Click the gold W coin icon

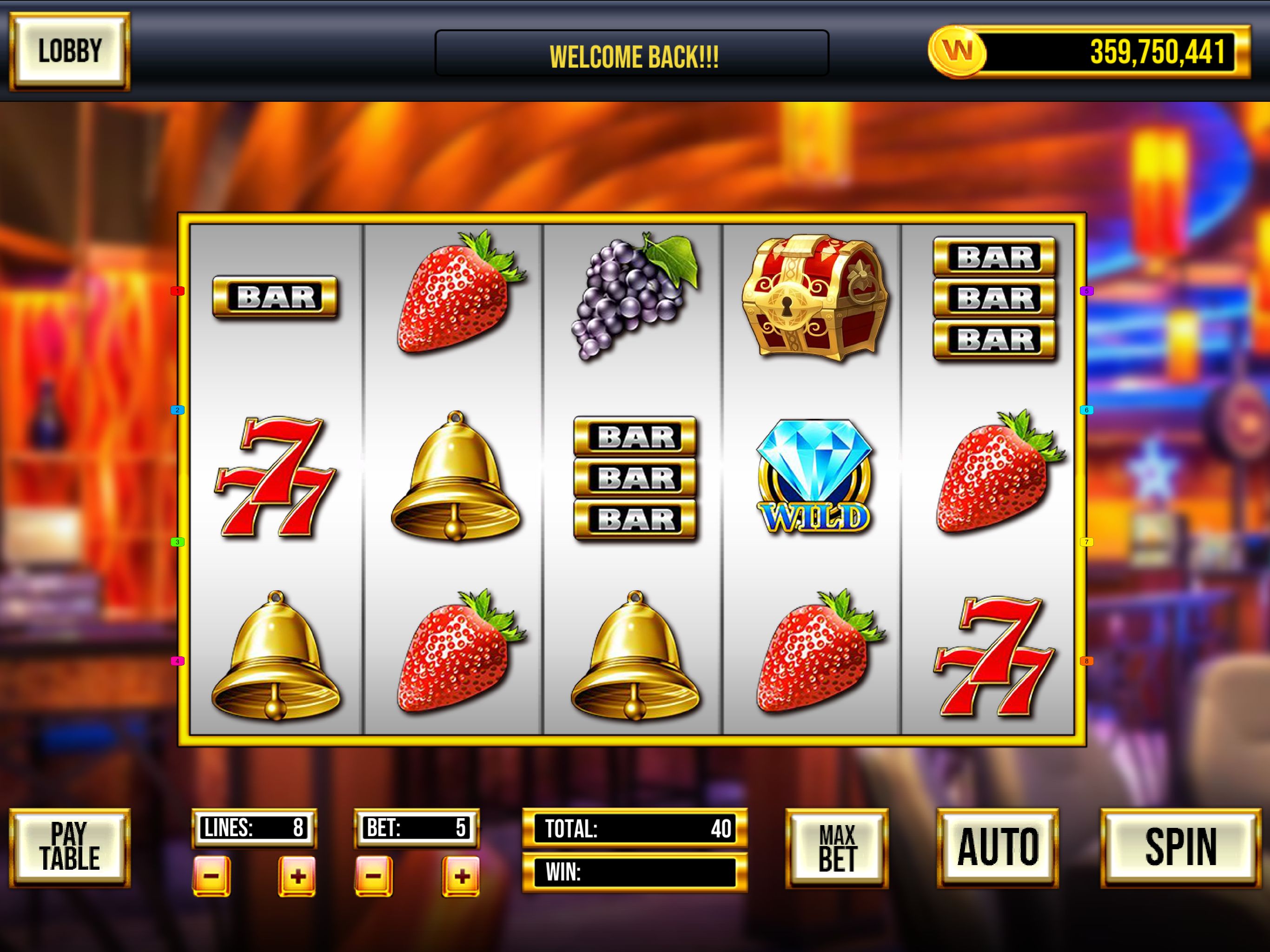point(957,52)
